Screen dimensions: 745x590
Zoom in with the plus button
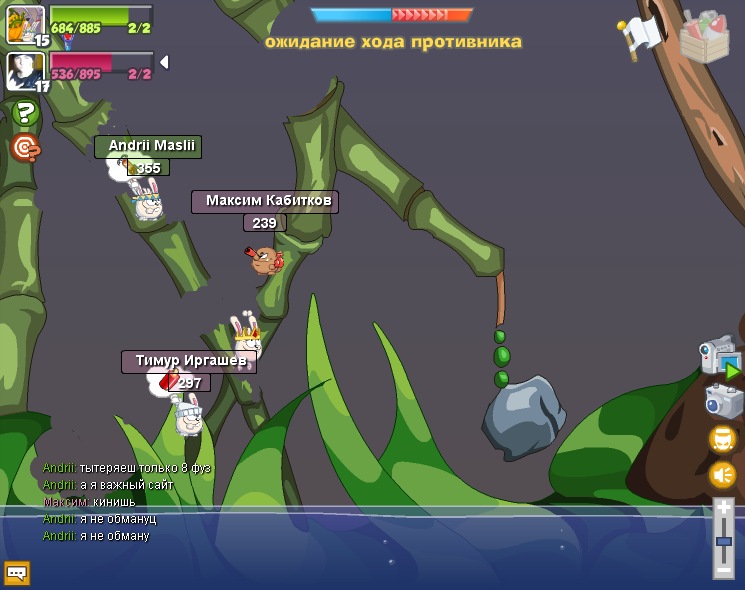(x=723, y=509)
